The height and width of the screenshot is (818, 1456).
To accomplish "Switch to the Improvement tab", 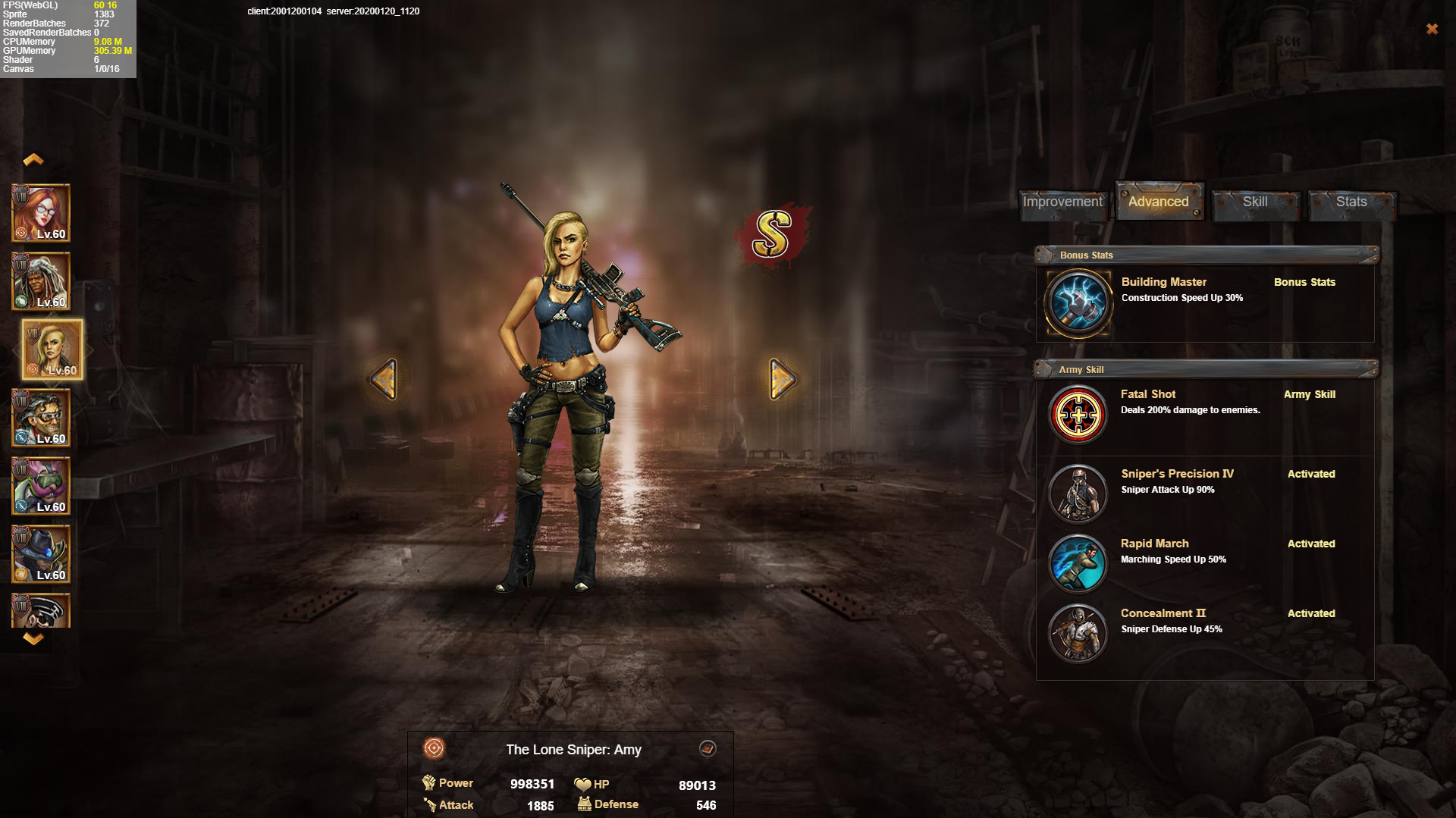I will [x=1062, y=202].
